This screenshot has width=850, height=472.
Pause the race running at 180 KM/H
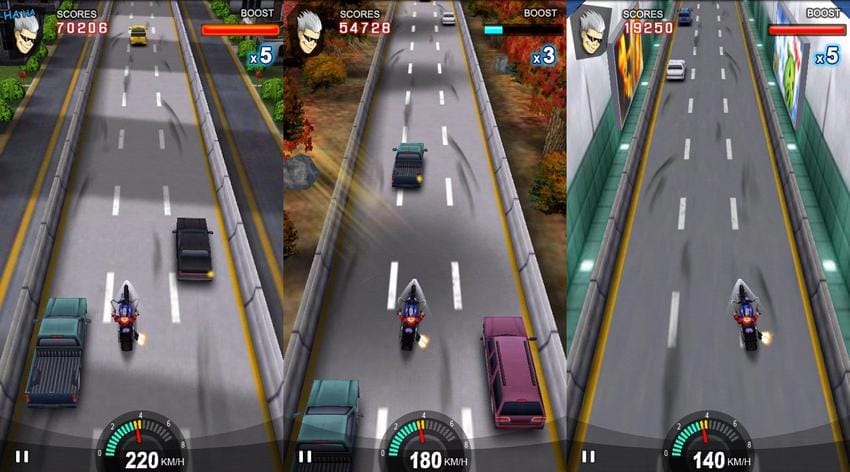(305, 457)
